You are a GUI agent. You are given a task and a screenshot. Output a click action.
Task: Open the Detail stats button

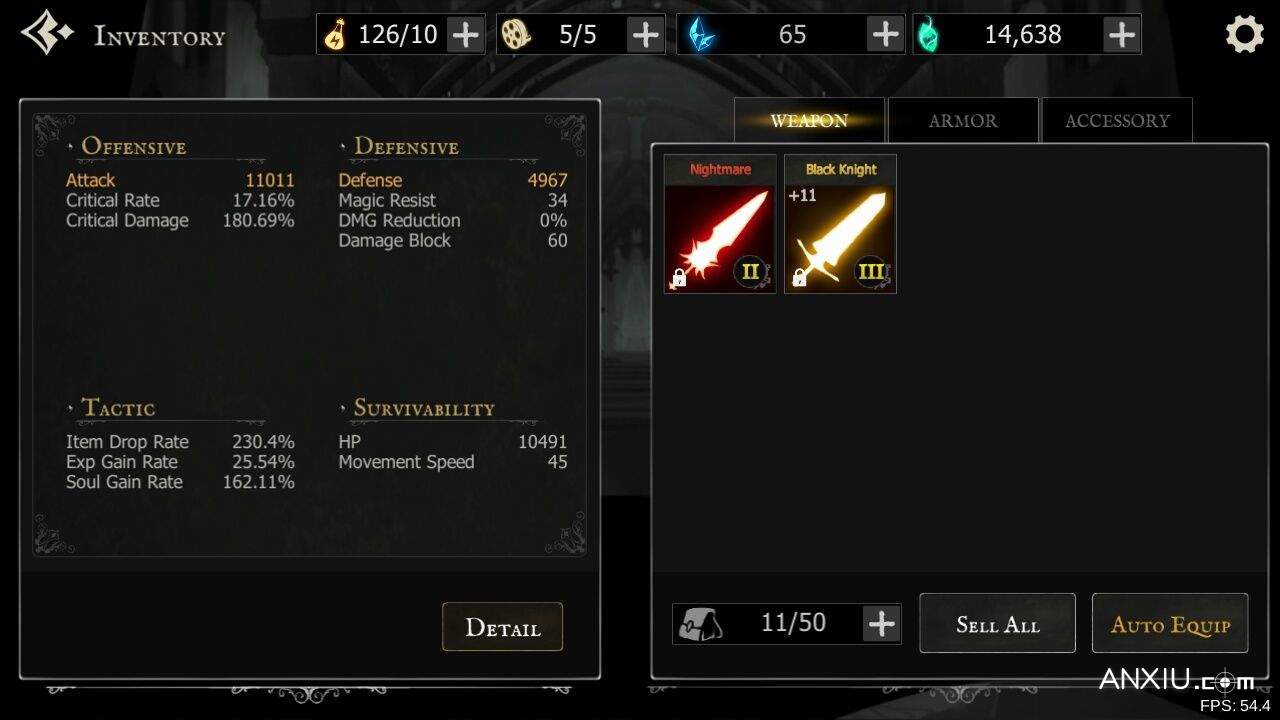pos(502,627)
